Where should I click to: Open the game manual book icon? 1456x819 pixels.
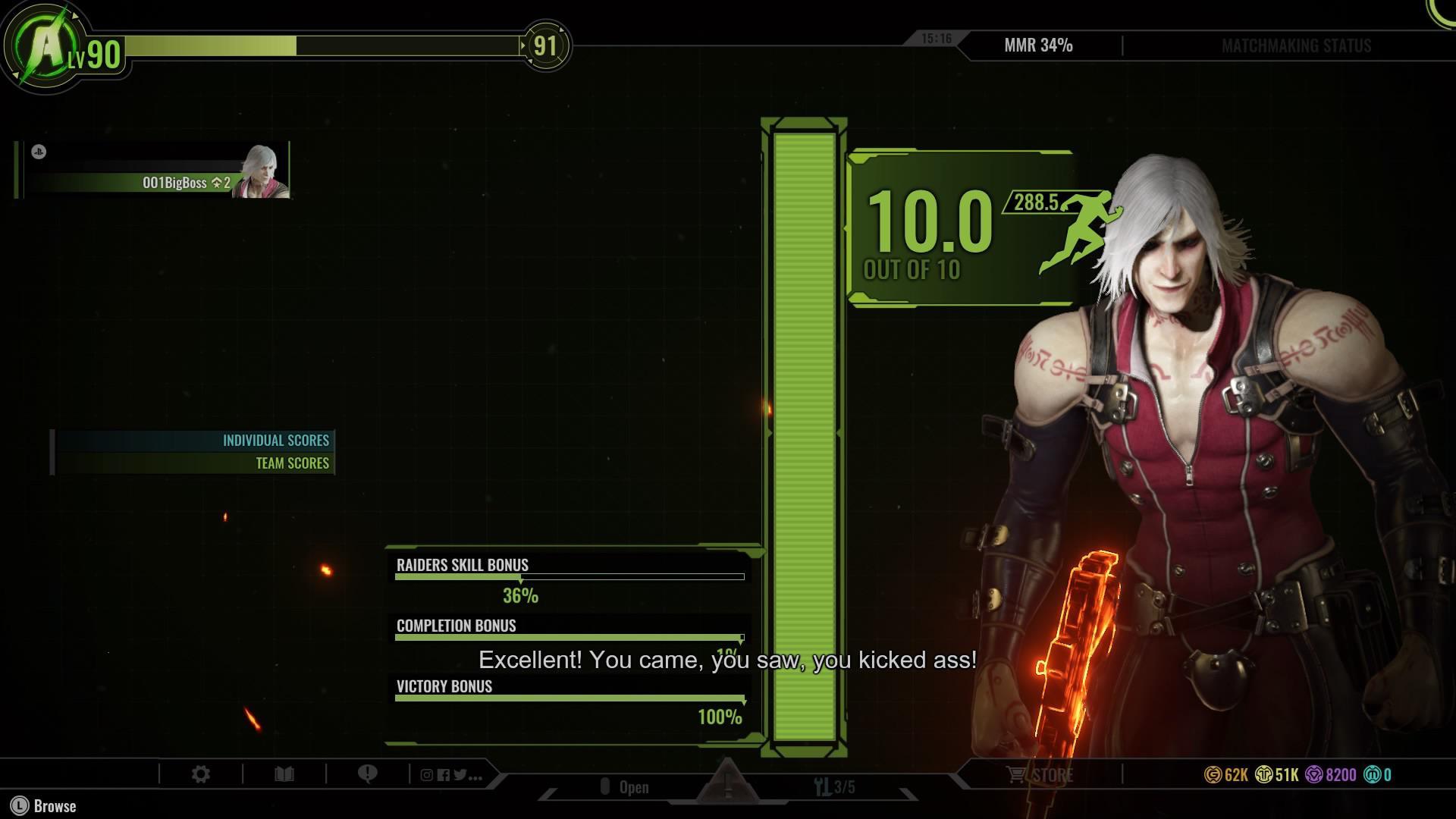click(284, 773)
